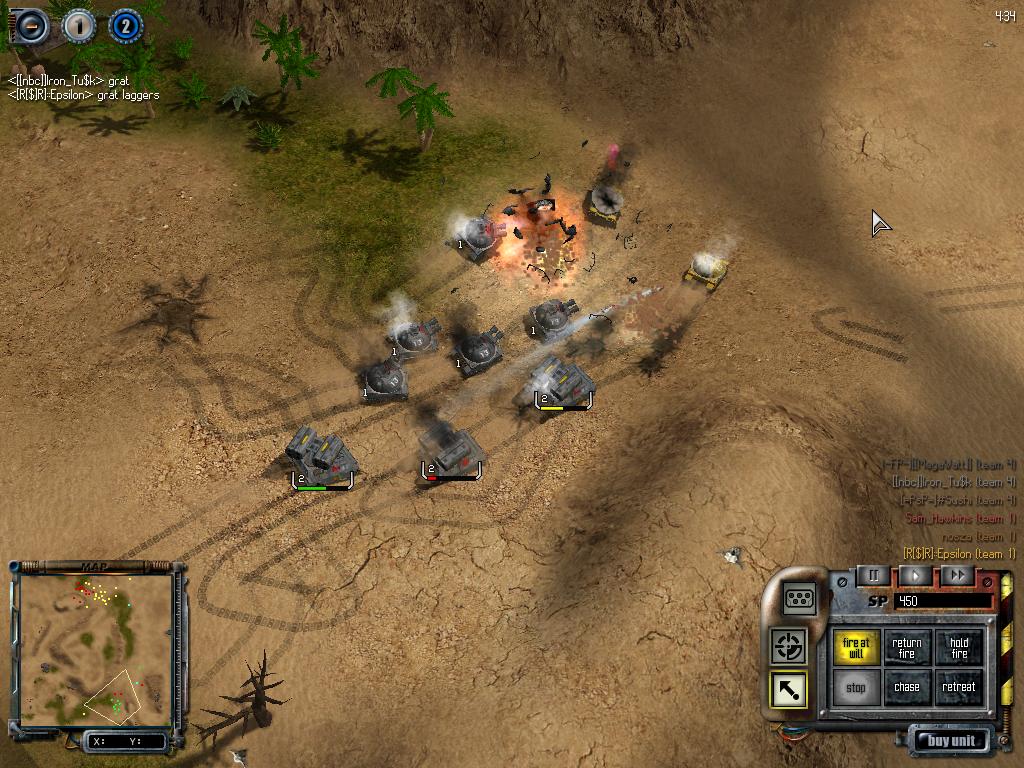Issue the retreat order
1024x768 pixels.
coord(959,688)
